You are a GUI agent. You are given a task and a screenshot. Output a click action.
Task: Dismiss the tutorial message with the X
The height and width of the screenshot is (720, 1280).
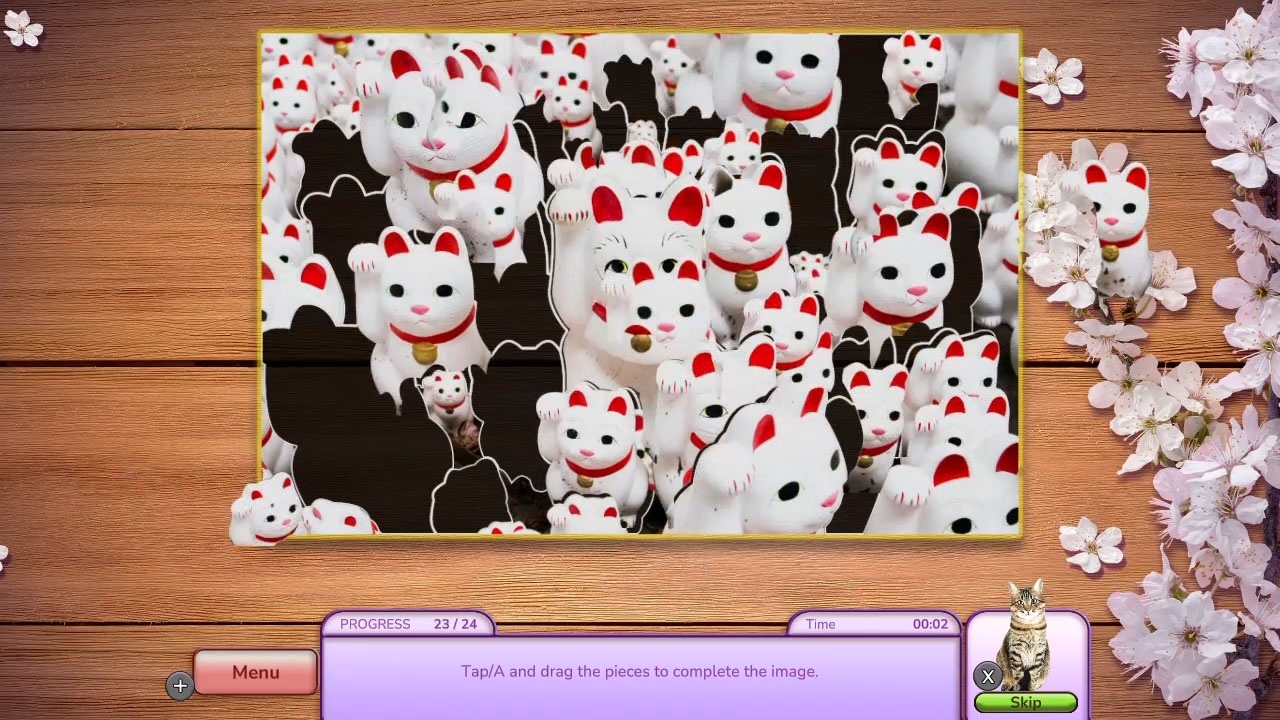[x=987, y=676]
